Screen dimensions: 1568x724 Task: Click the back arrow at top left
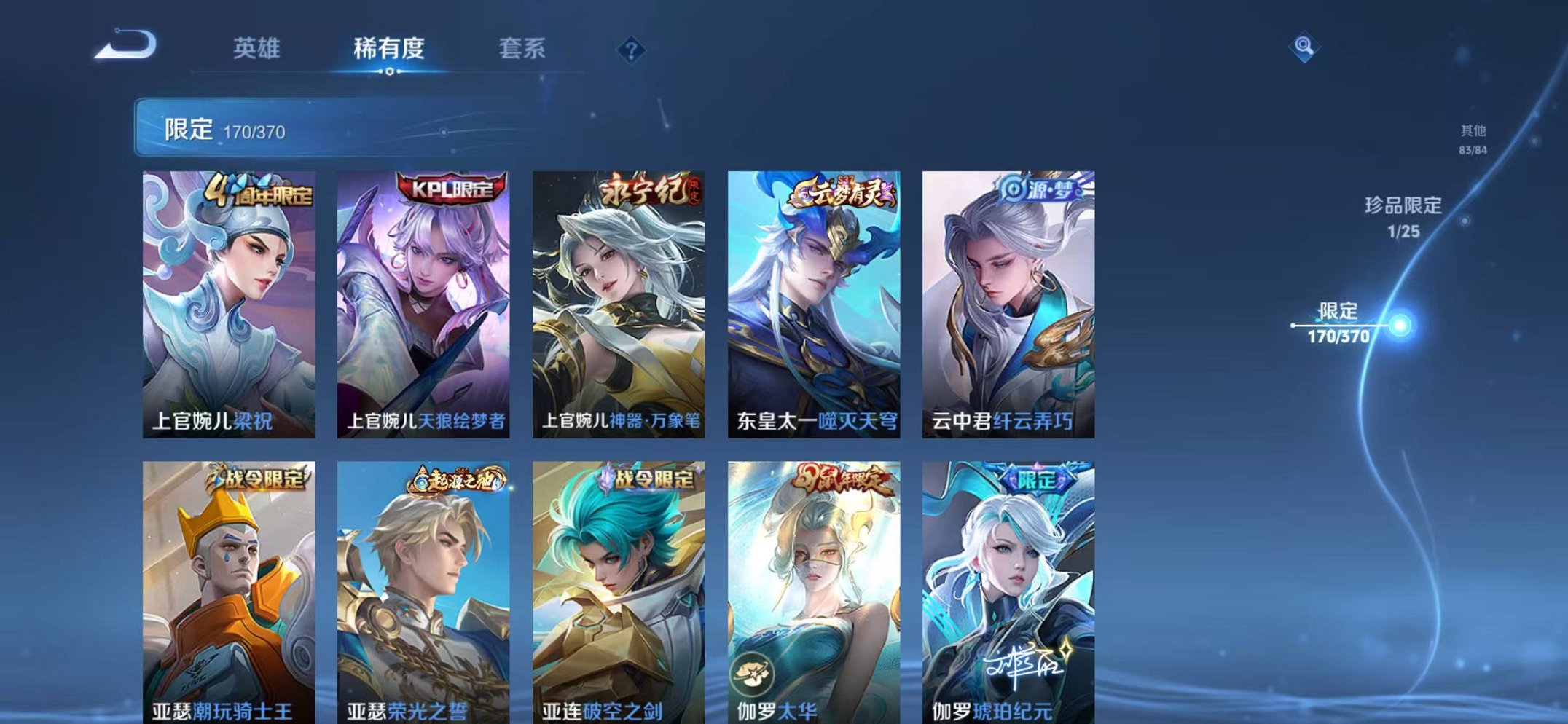(124, 46)
